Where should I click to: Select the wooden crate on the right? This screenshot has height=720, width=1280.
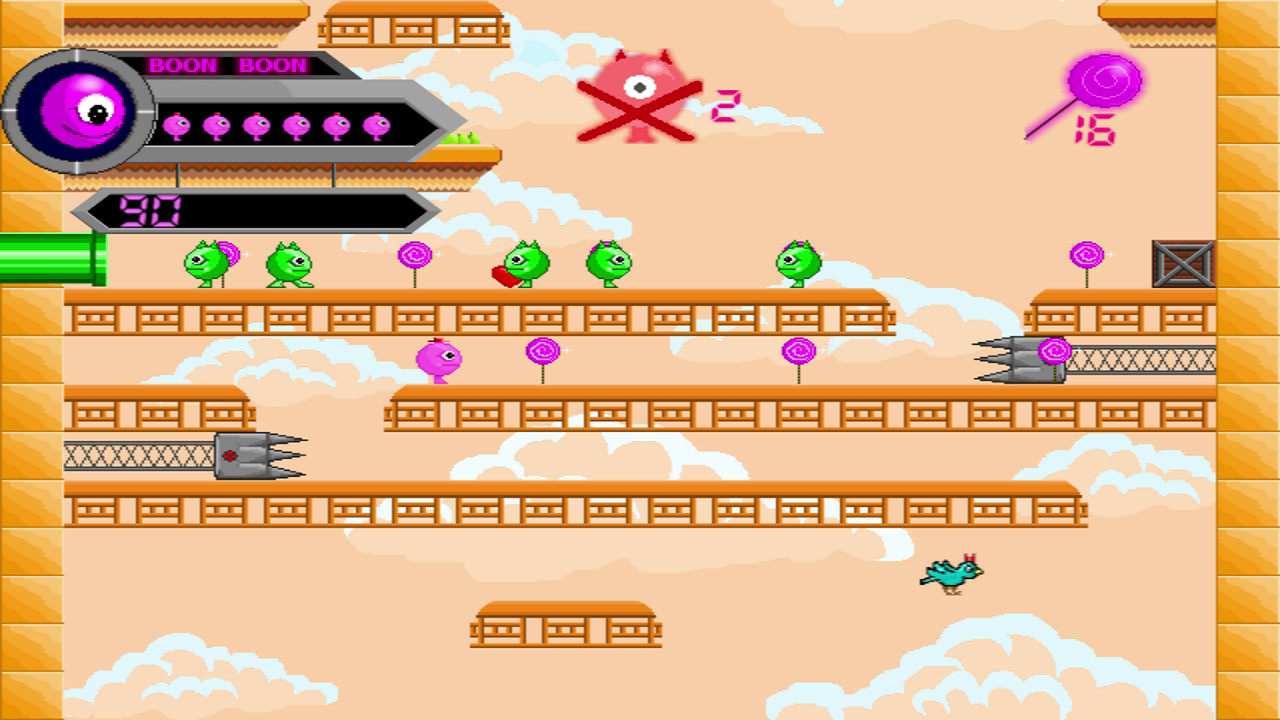(x=1182, y=265)
